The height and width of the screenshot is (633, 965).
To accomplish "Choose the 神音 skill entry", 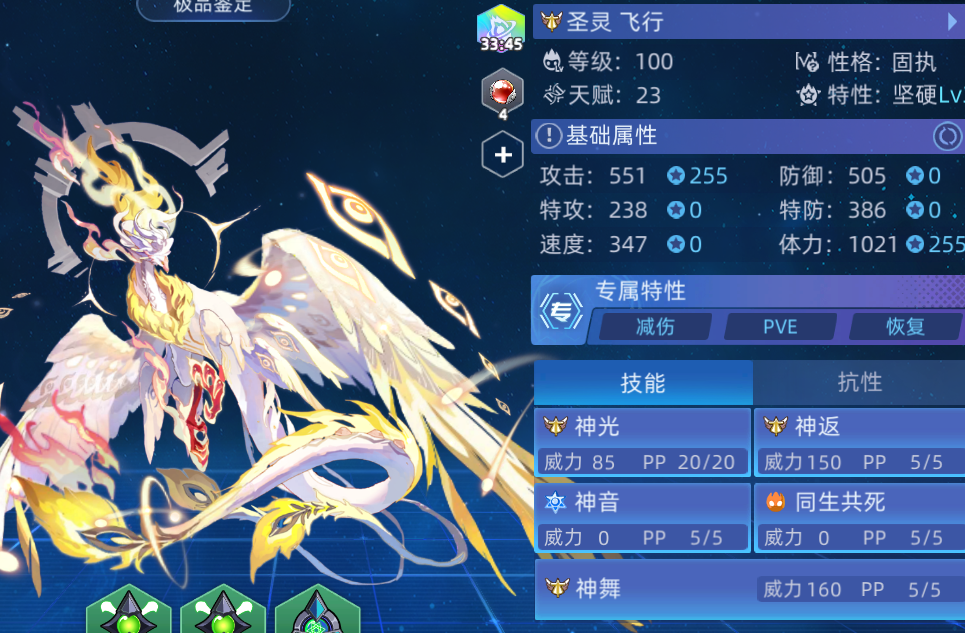I will (643, 518).
